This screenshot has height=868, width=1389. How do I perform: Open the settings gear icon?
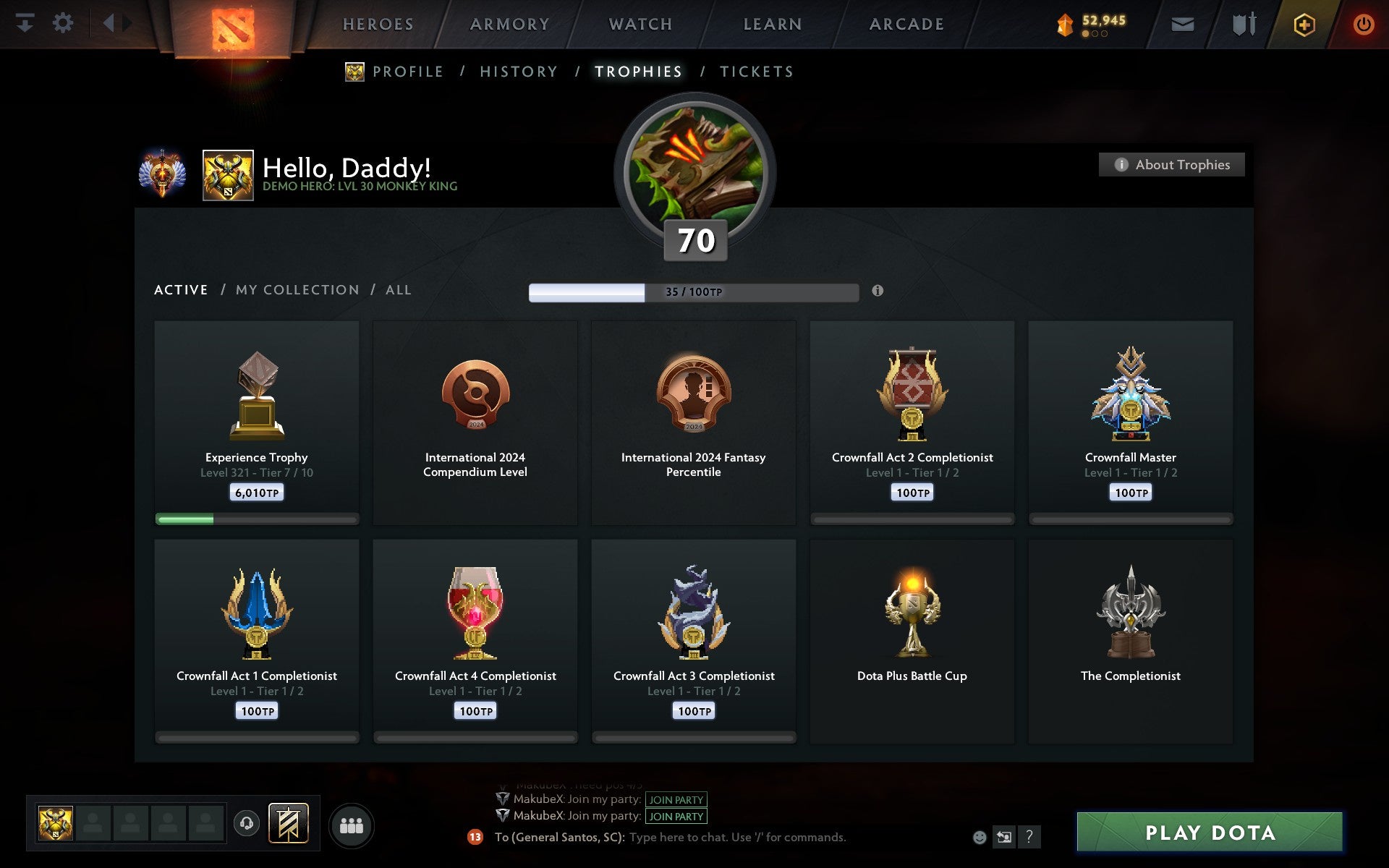pos(64,23)
